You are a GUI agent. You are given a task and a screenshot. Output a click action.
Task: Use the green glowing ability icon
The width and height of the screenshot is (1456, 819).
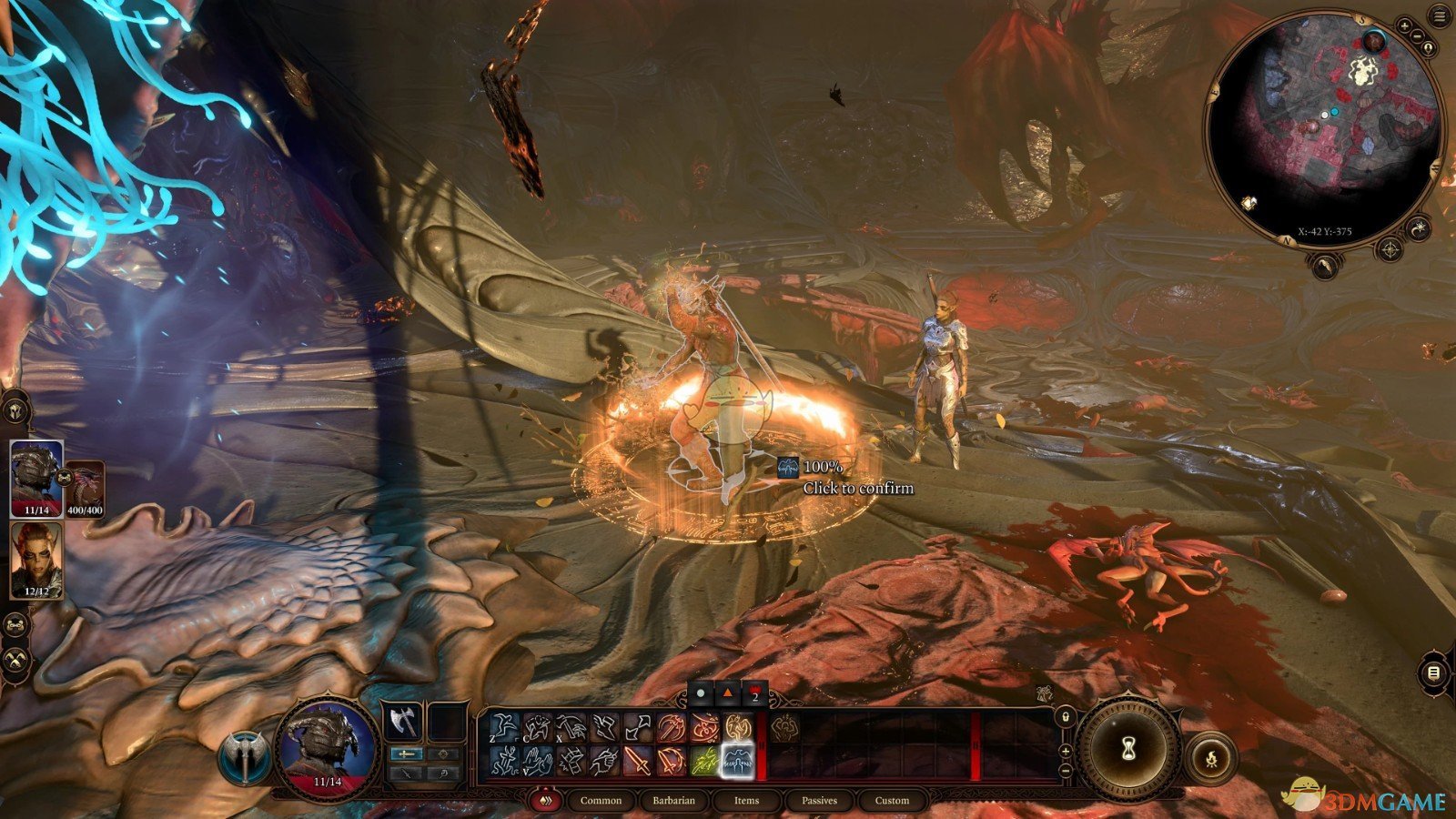click(x=704, y=760)
